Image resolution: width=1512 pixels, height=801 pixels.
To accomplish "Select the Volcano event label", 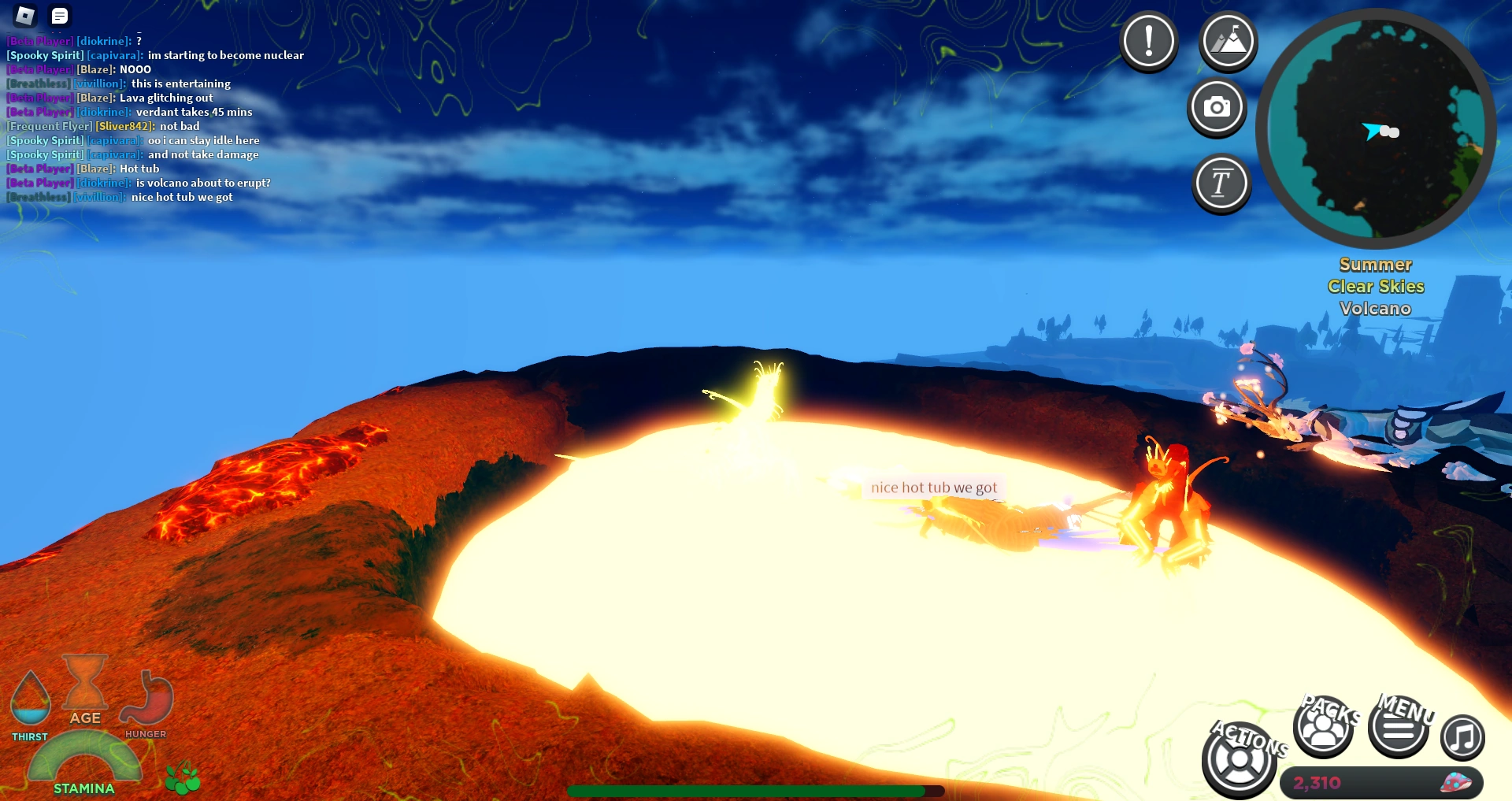I will click(x=1375, y=309).
